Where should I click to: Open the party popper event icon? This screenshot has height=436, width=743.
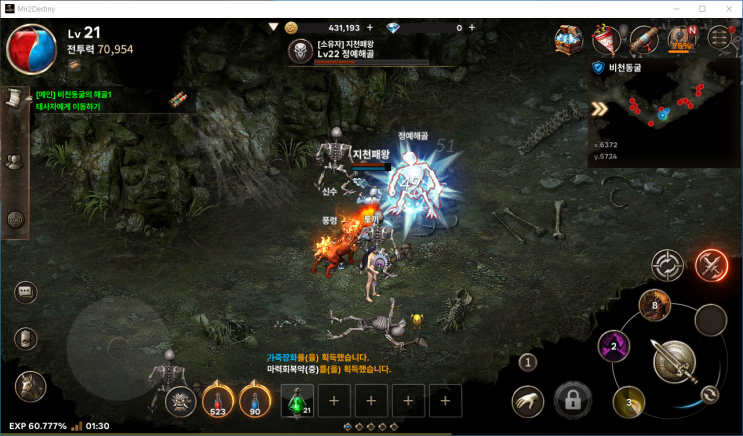606,39
